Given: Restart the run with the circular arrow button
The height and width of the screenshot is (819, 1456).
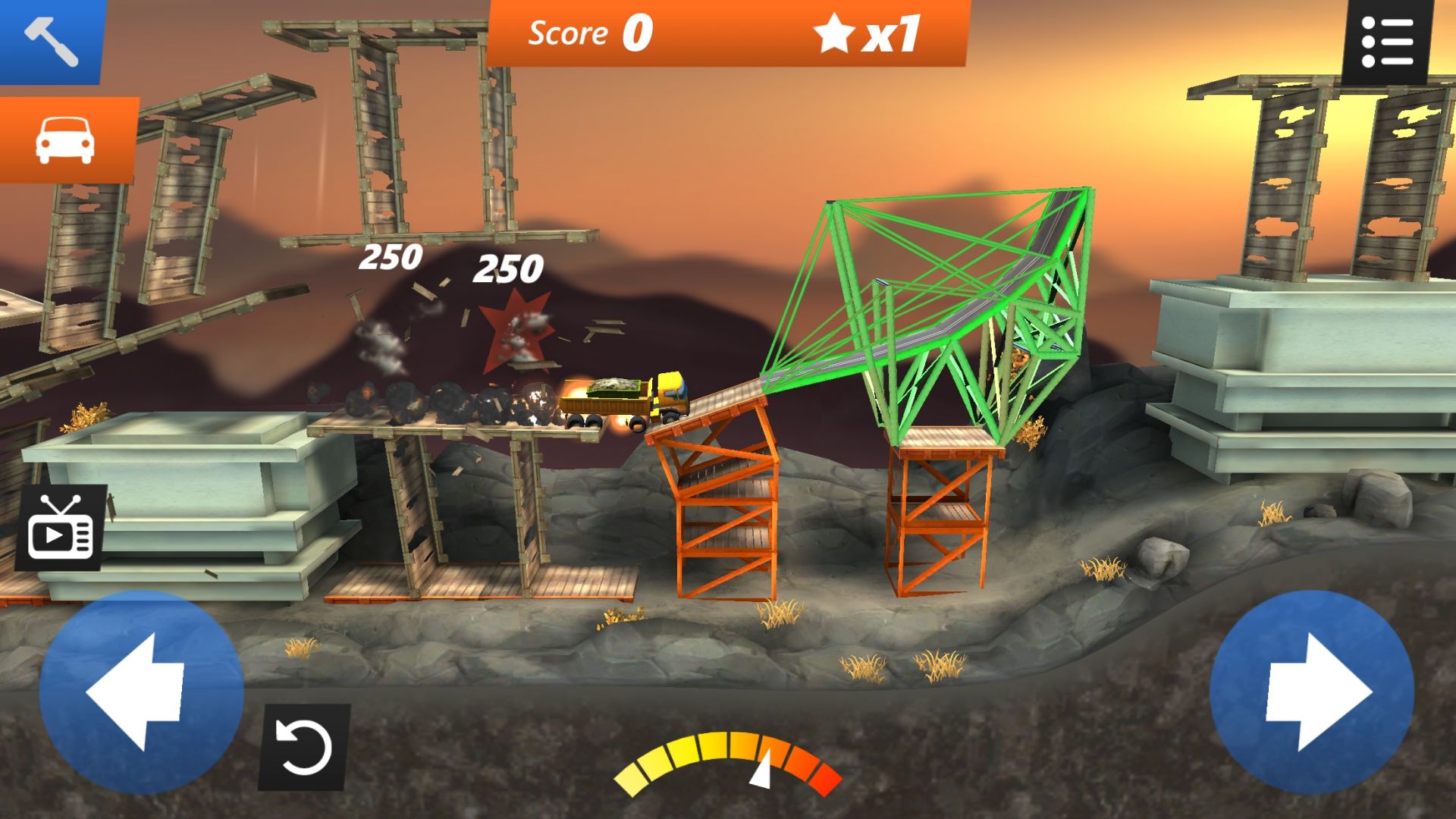Looking at the screenshot, I should [304, 748].
